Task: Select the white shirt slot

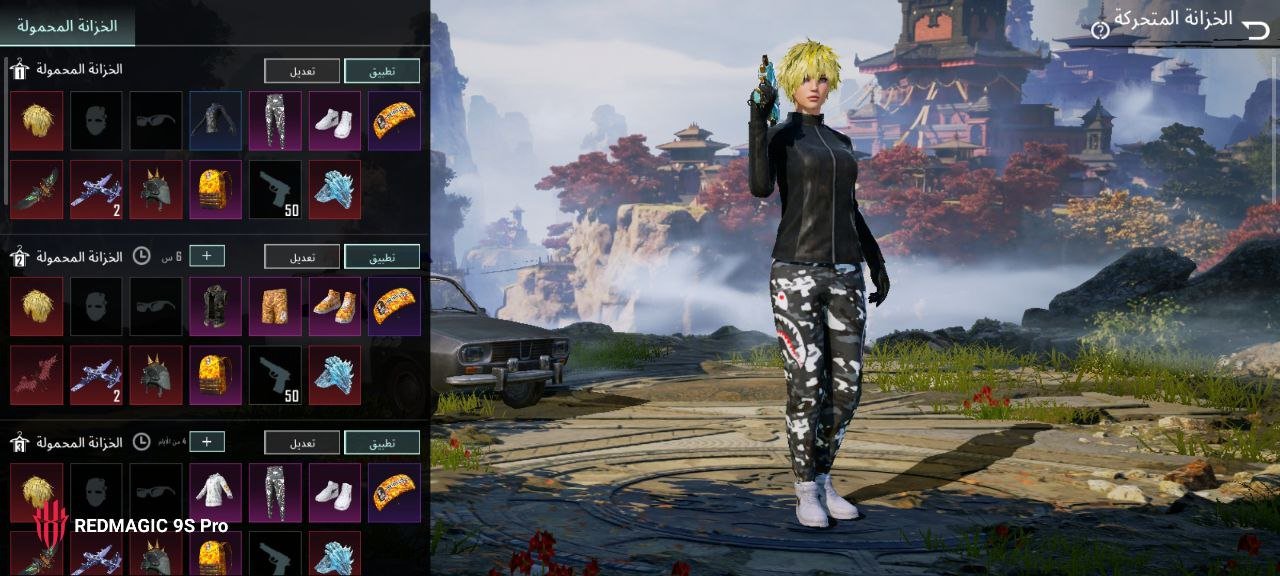Action: click(215, 492)
